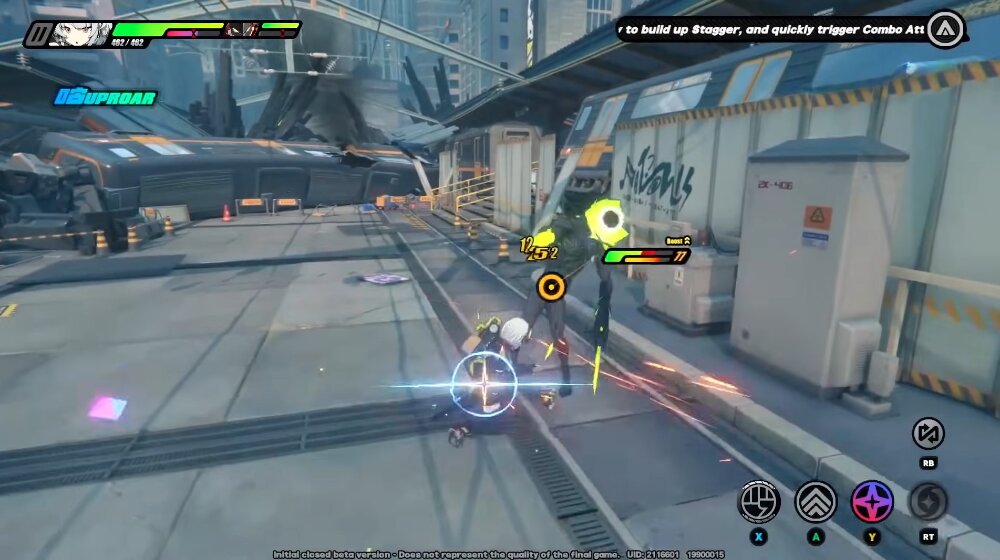Tap the swap-arrows character switch icon
Screen dimensions: 1000x560
pos(928,433)
